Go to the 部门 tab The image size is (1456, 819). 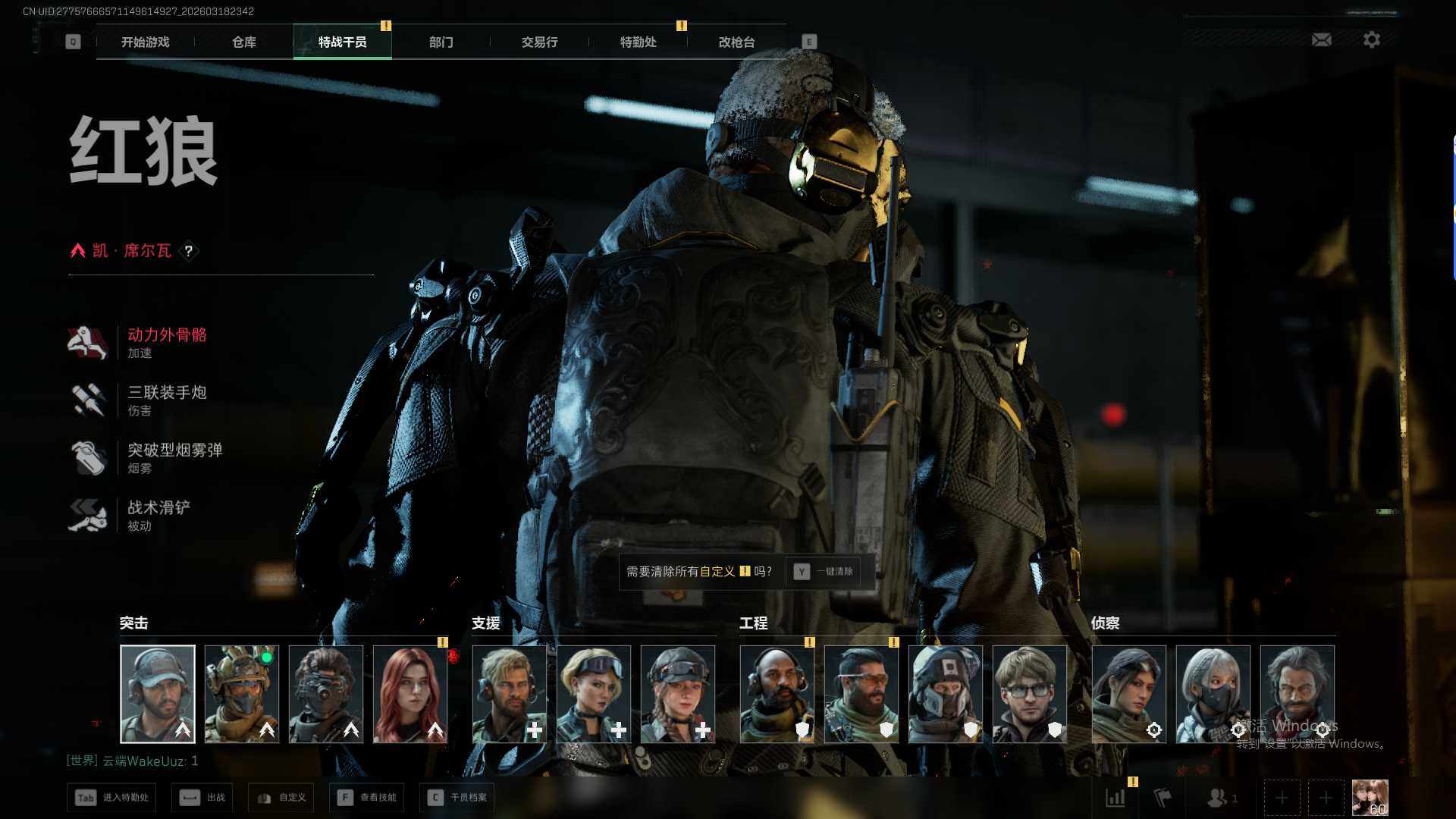point(441,42)
